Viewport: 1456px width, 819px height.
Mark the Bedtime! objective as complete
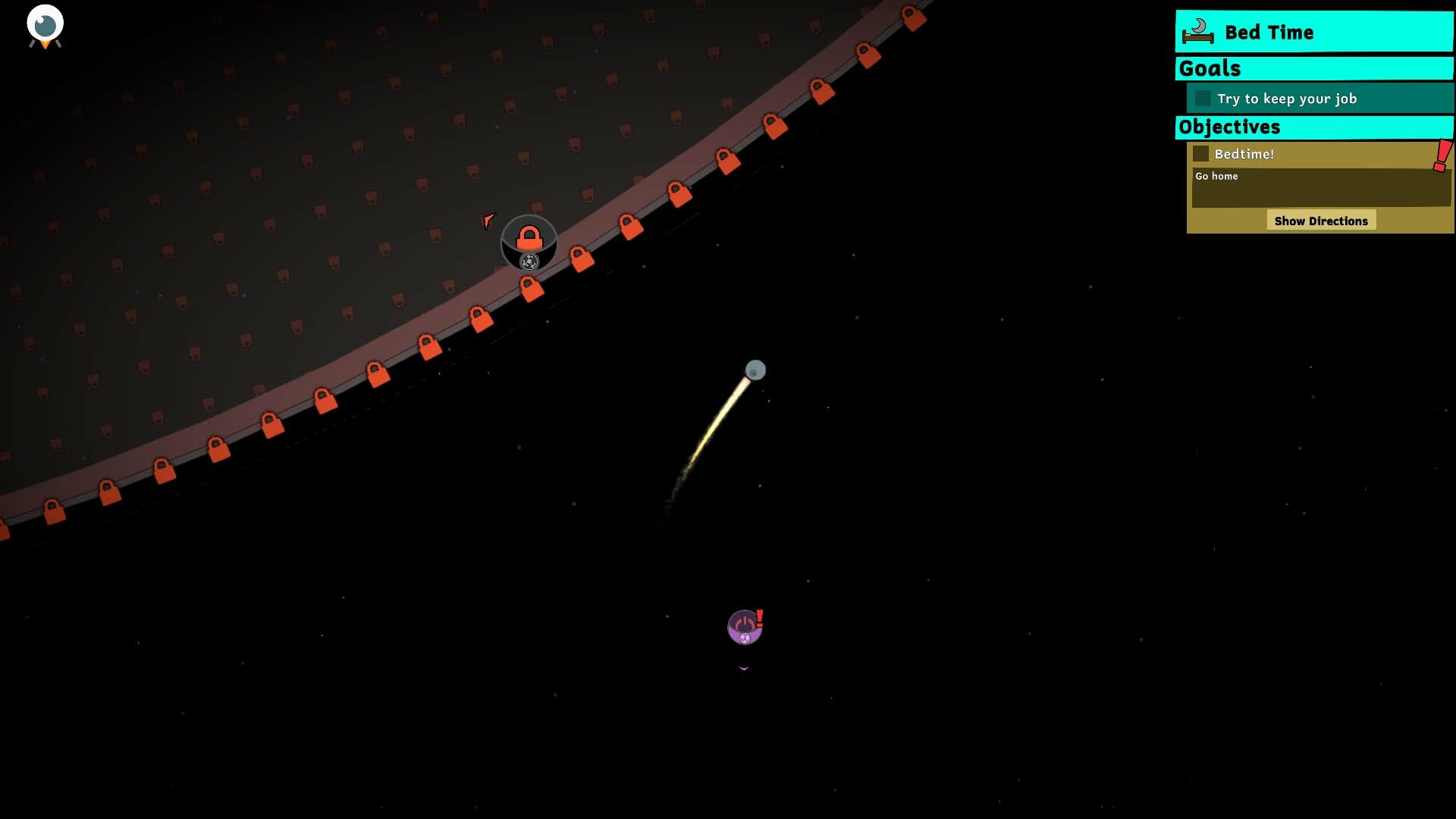[x=1202, y=153]
